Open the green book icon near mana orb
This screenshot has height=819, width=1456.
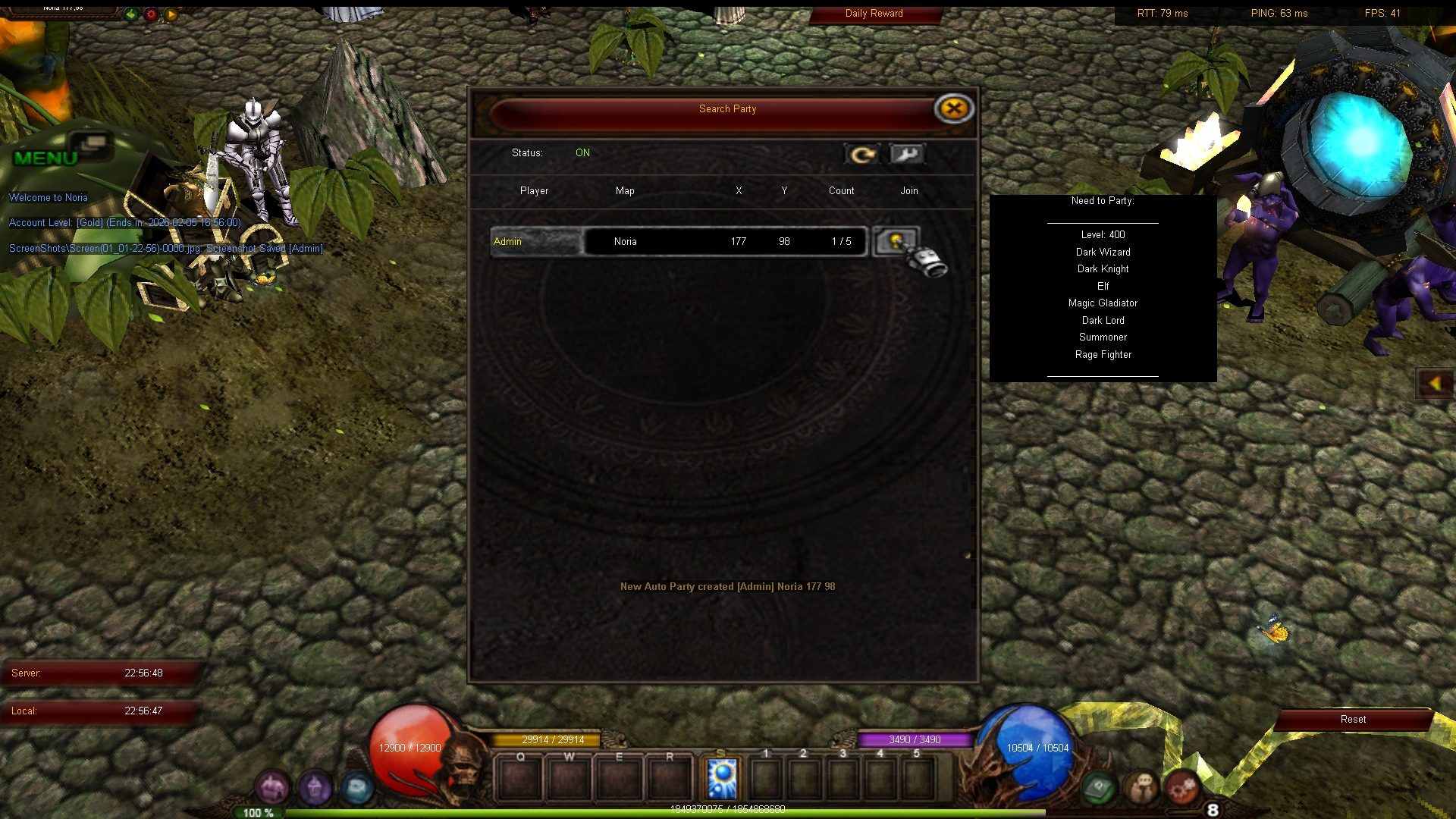pos(1099,789)
